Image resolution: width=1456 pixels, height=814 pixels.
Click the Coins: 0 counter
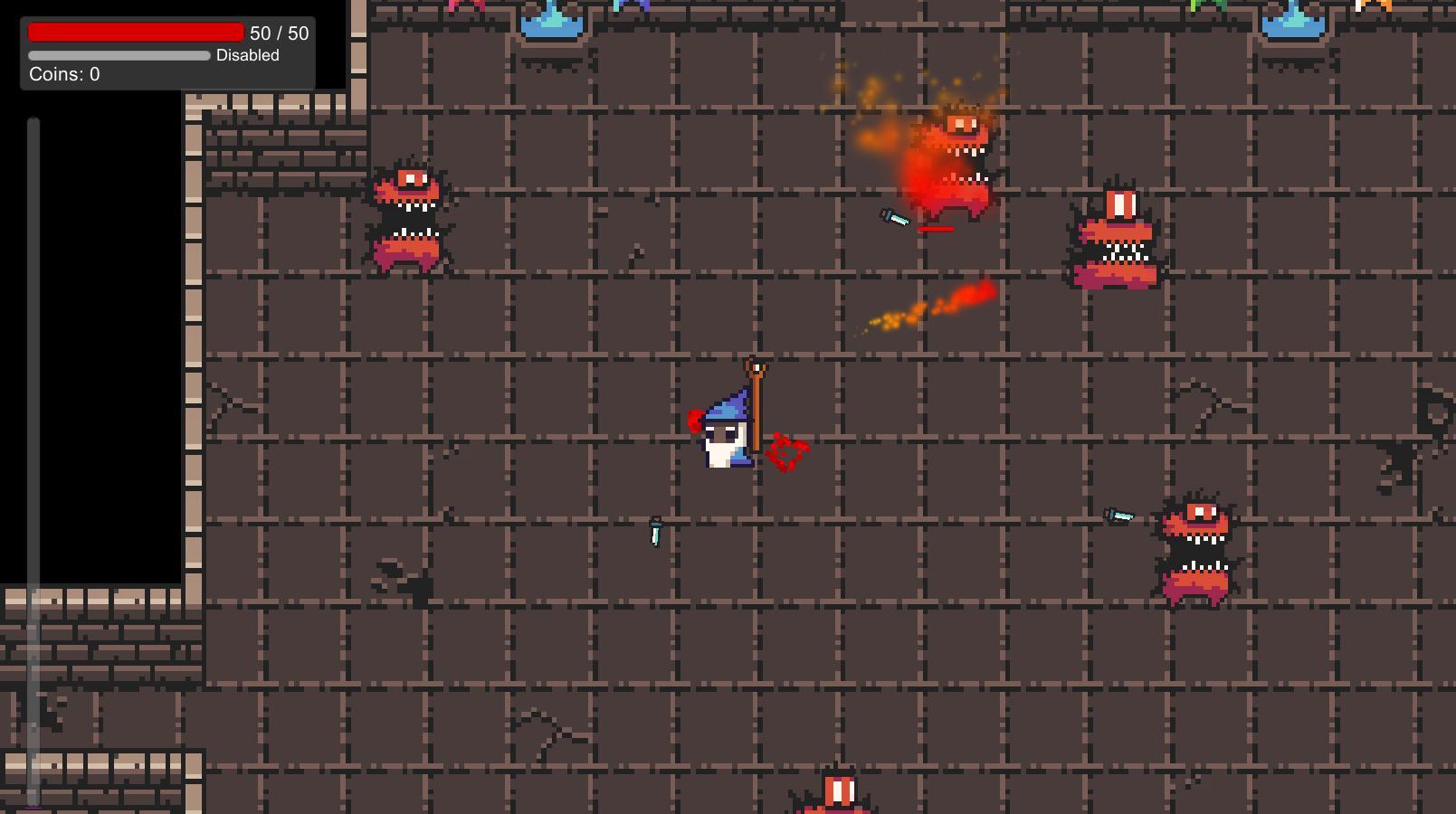(x=64, y=74)
